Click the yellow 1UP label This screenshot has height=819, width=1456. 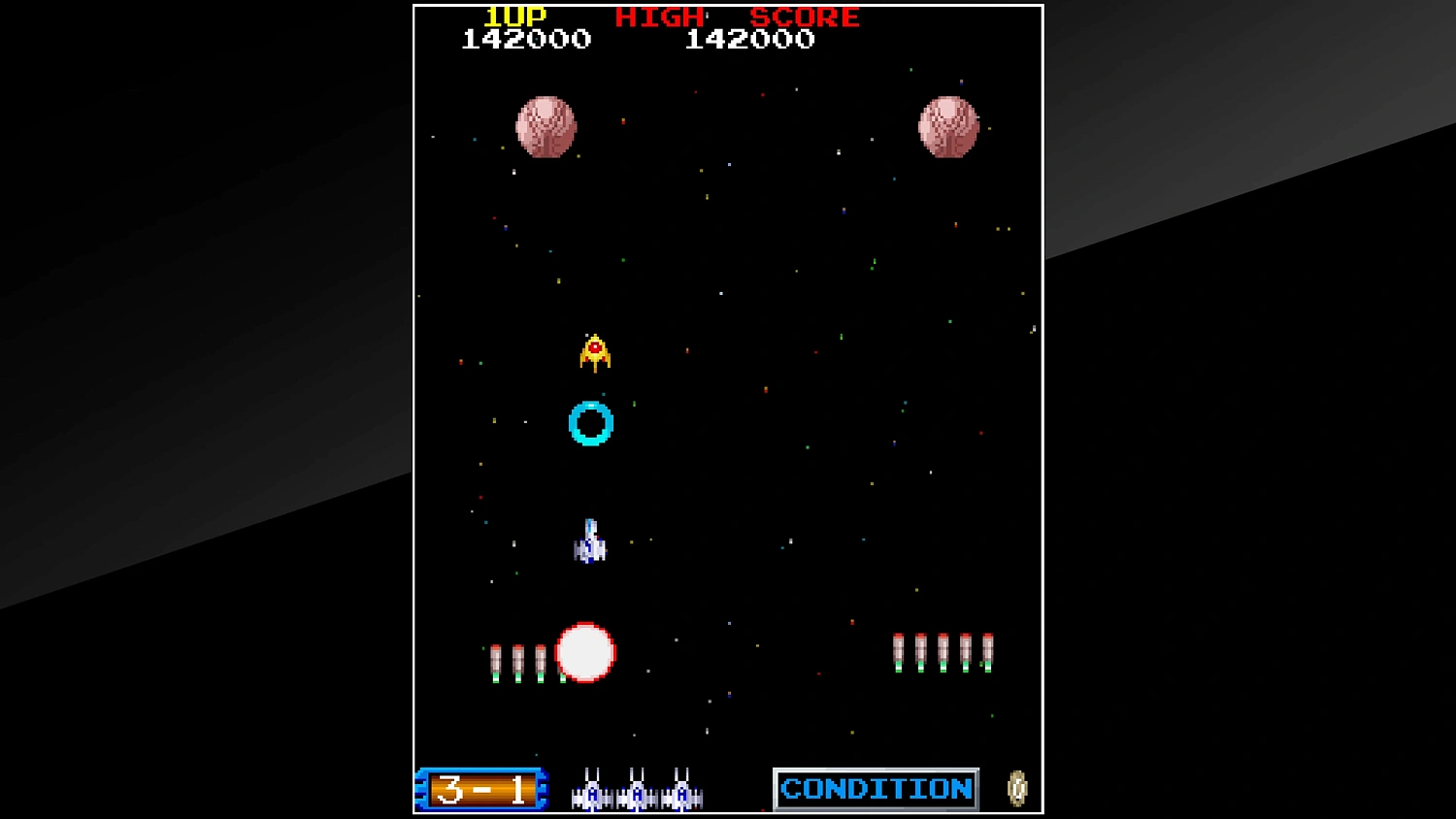point(513,15)
